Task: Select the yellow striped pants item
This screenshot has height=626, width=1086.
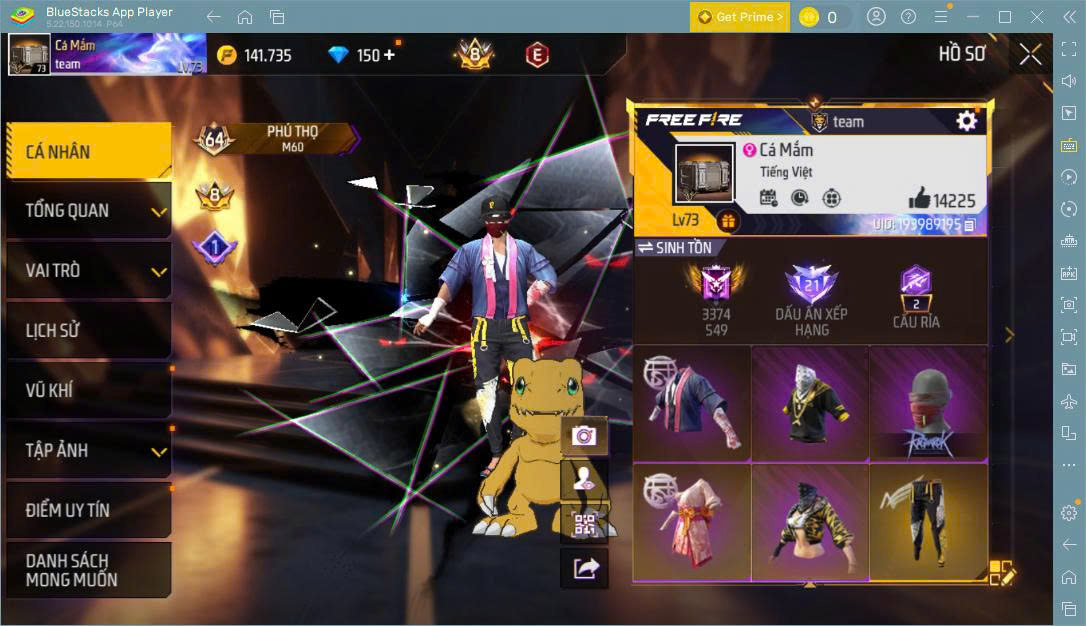Action: [928, 521]
